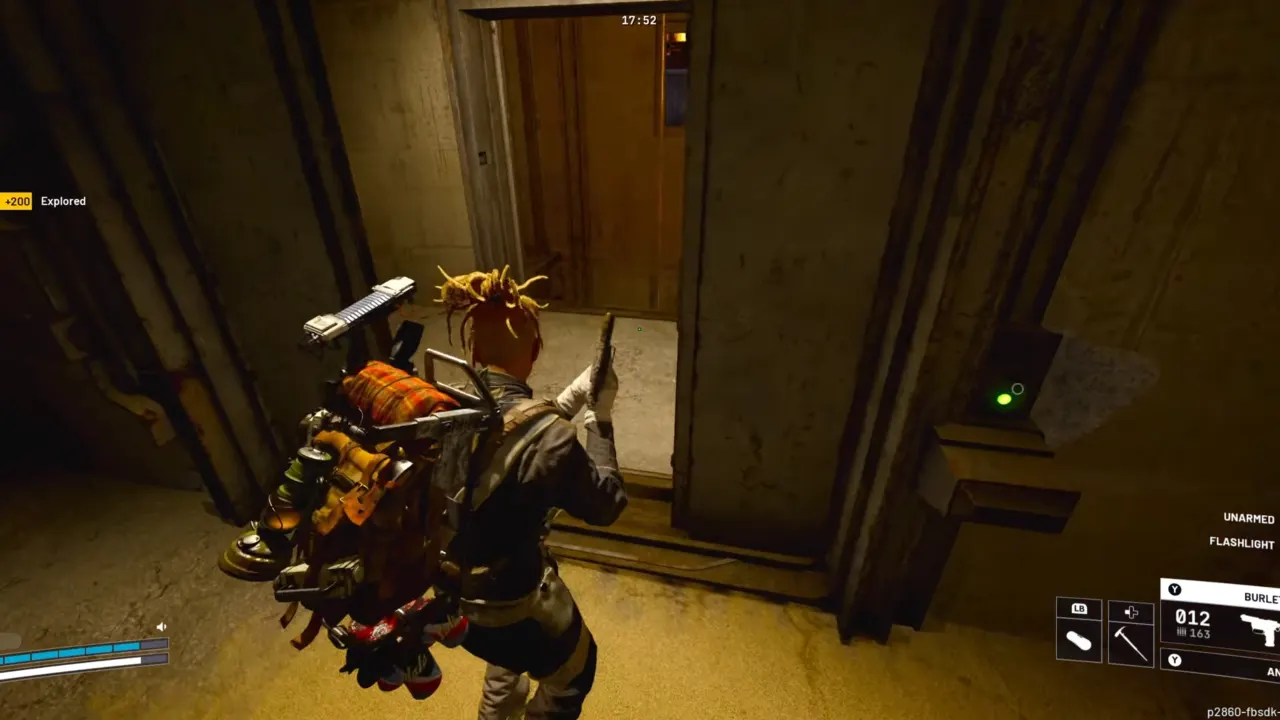Select the Explored reward banner
1280x720 pixels.
point(63,201)
